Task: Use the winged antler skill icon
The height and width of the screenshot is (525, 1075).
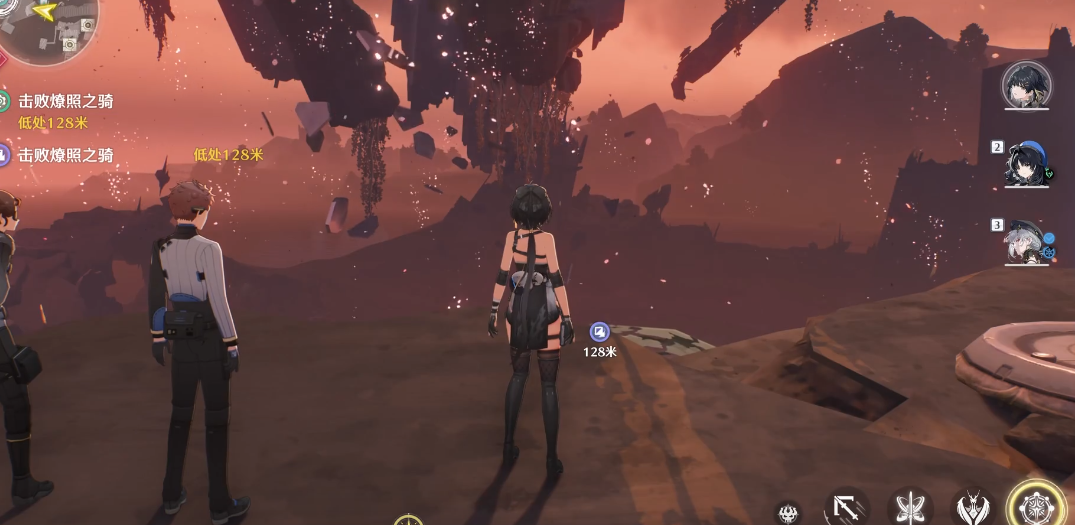Action: pos(974,509)
